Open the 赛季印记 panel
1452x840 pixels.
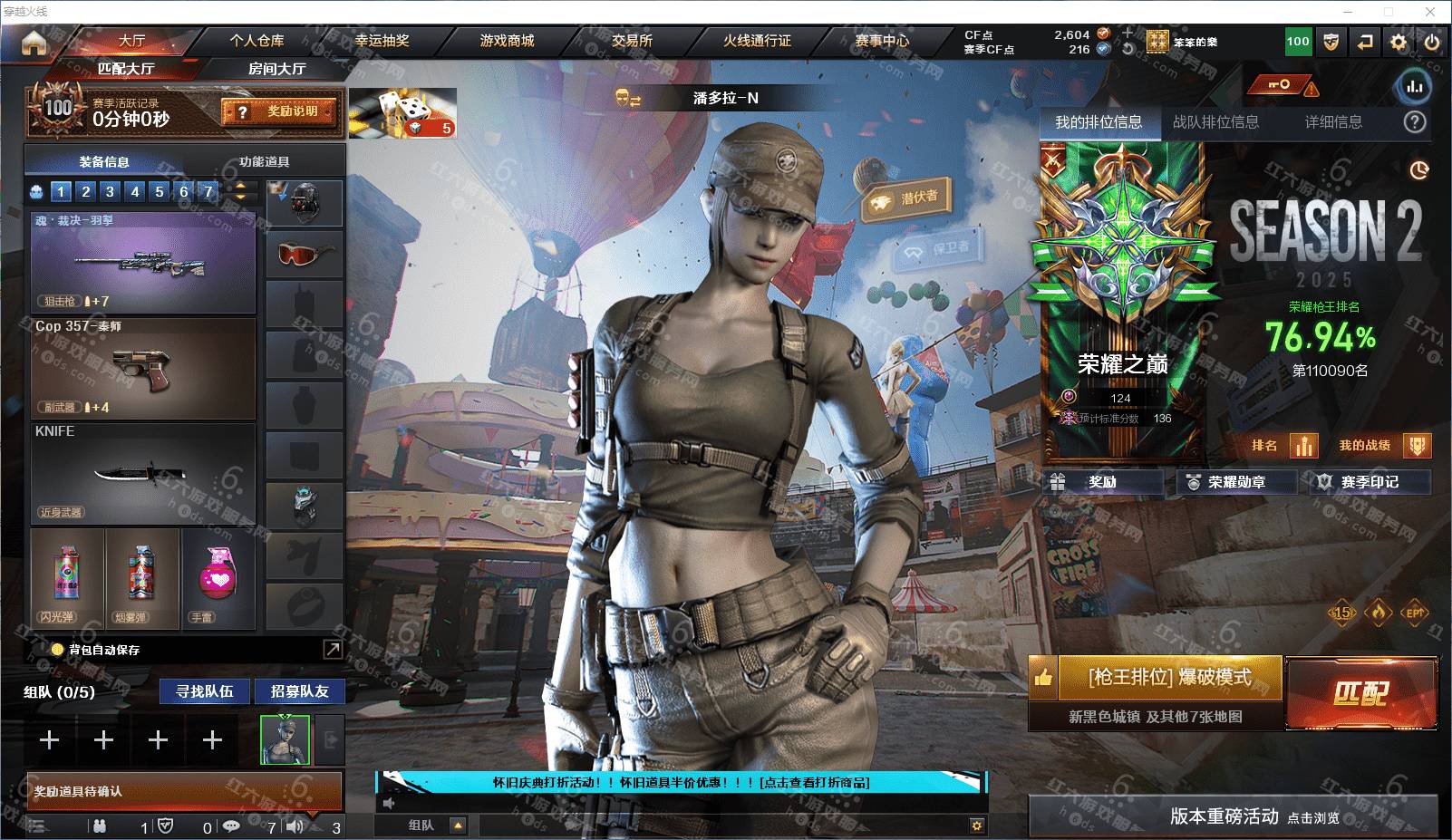pos(1369,482)
